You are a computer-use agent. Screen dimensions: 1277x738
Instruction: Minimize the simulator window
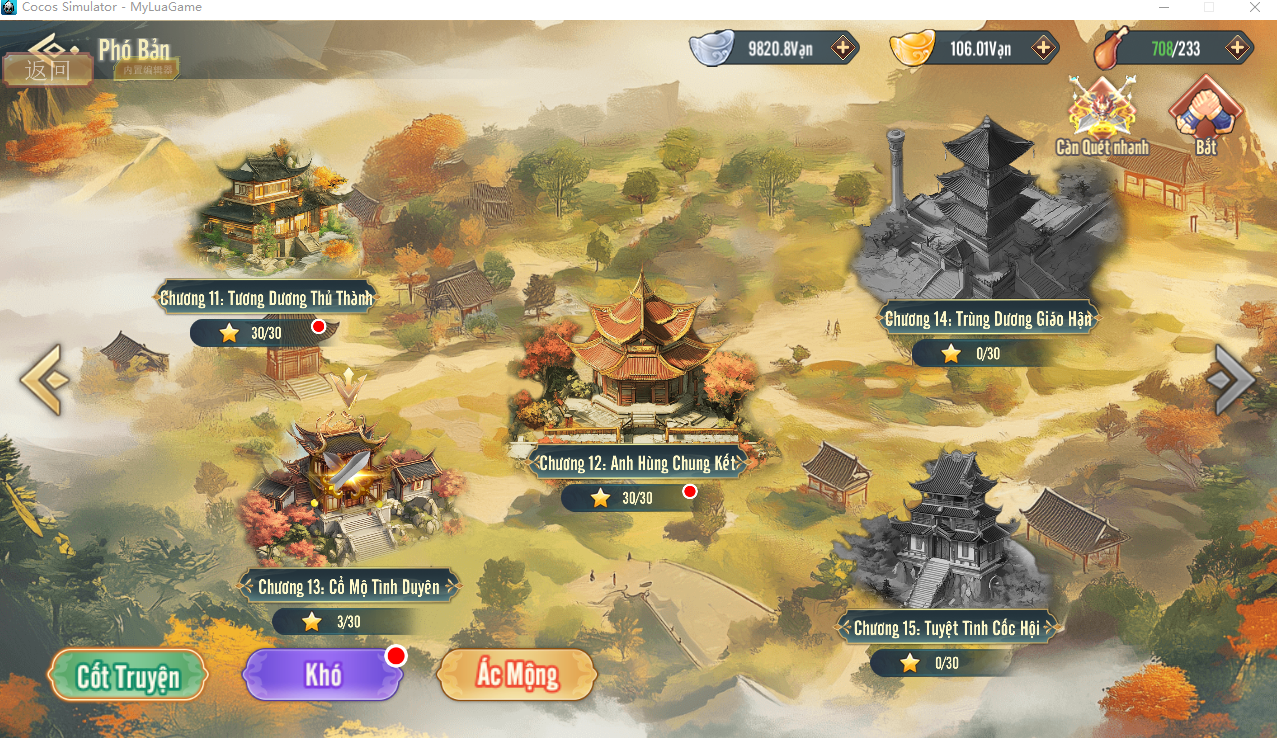coord(1163,8)
